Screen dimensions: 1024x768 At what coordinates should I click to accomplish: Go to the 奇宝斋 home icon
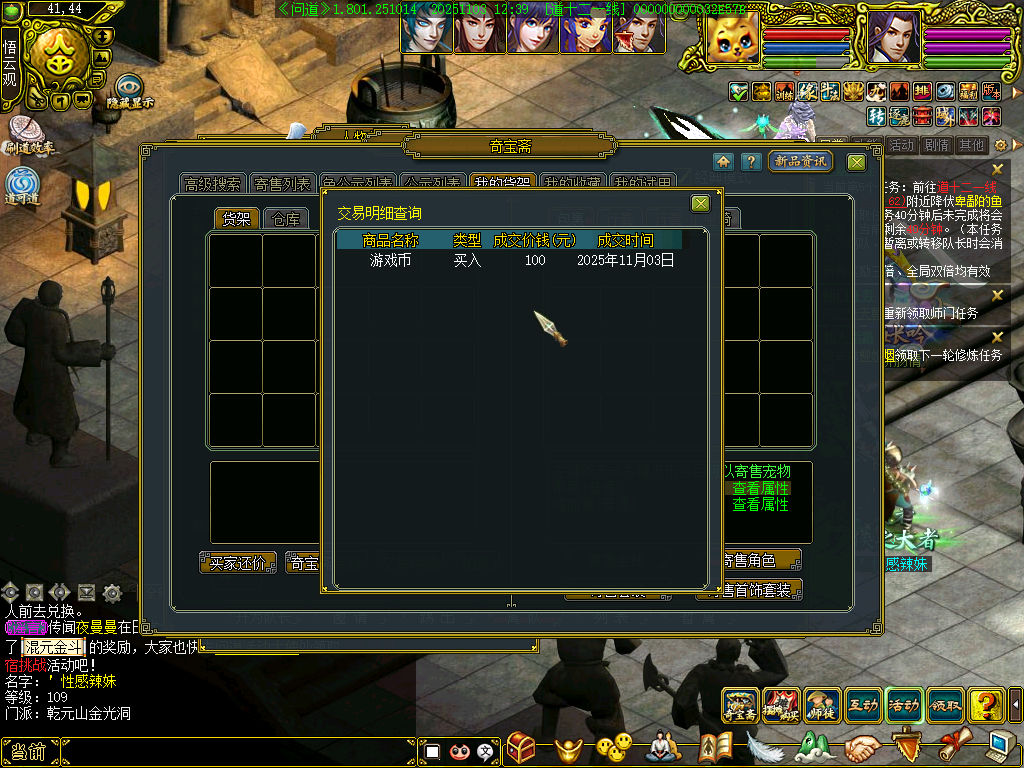(x=723, y=162)
